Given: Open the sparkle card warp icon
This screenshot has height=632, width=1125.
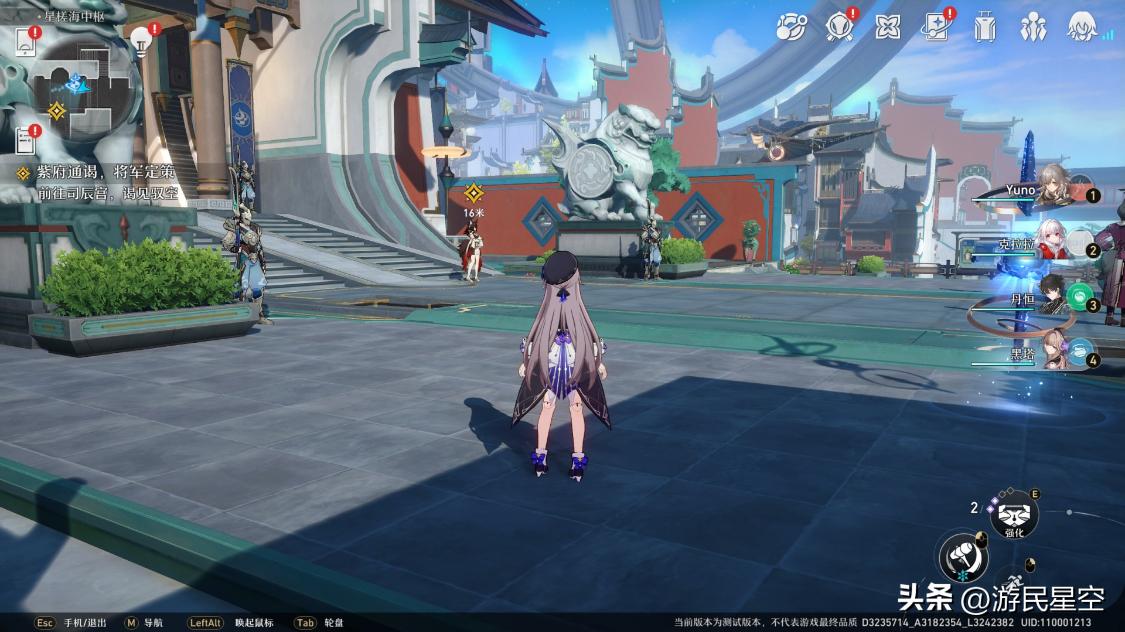Looking at the screenshot, I should [936, 27].
